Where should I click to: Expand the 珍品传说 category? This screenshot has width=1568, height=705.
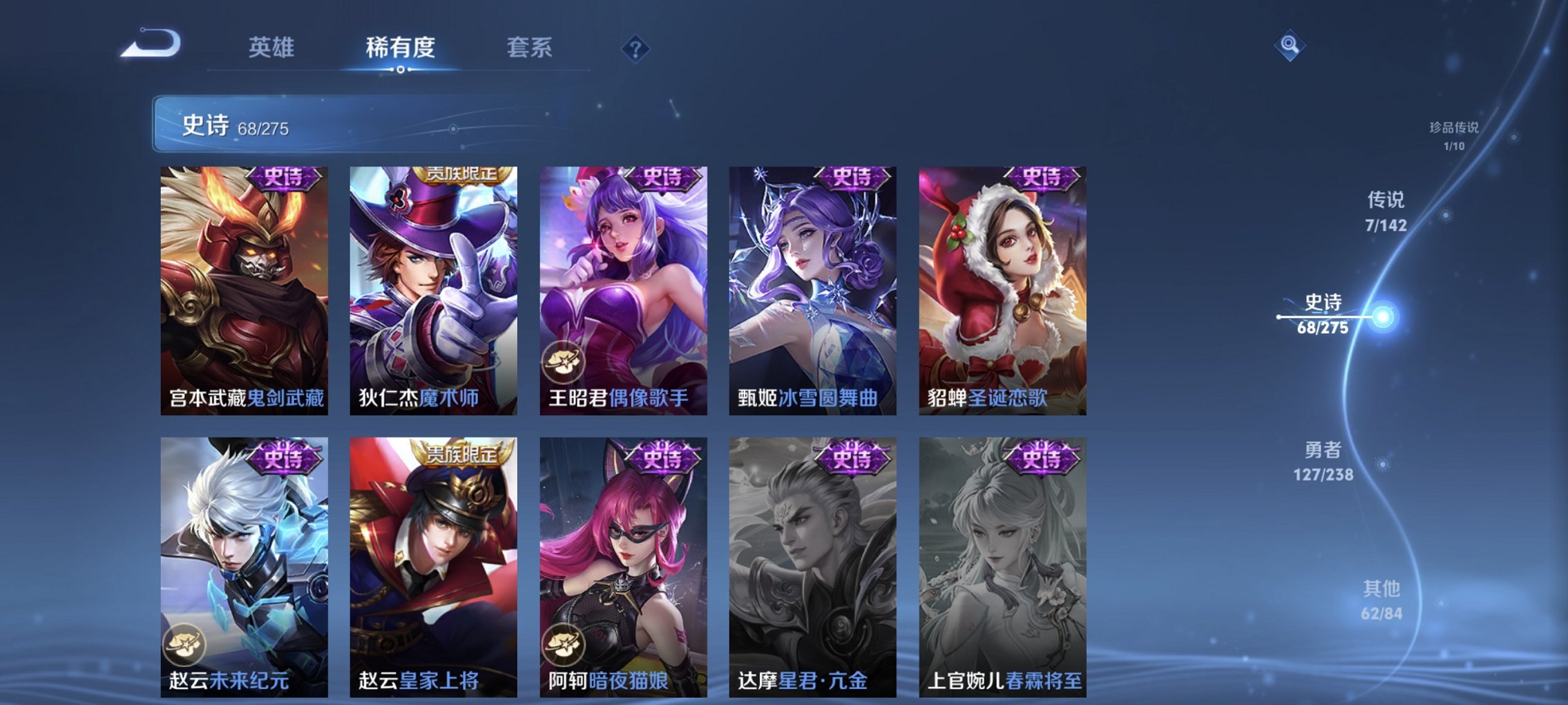tap(1455, 133)
